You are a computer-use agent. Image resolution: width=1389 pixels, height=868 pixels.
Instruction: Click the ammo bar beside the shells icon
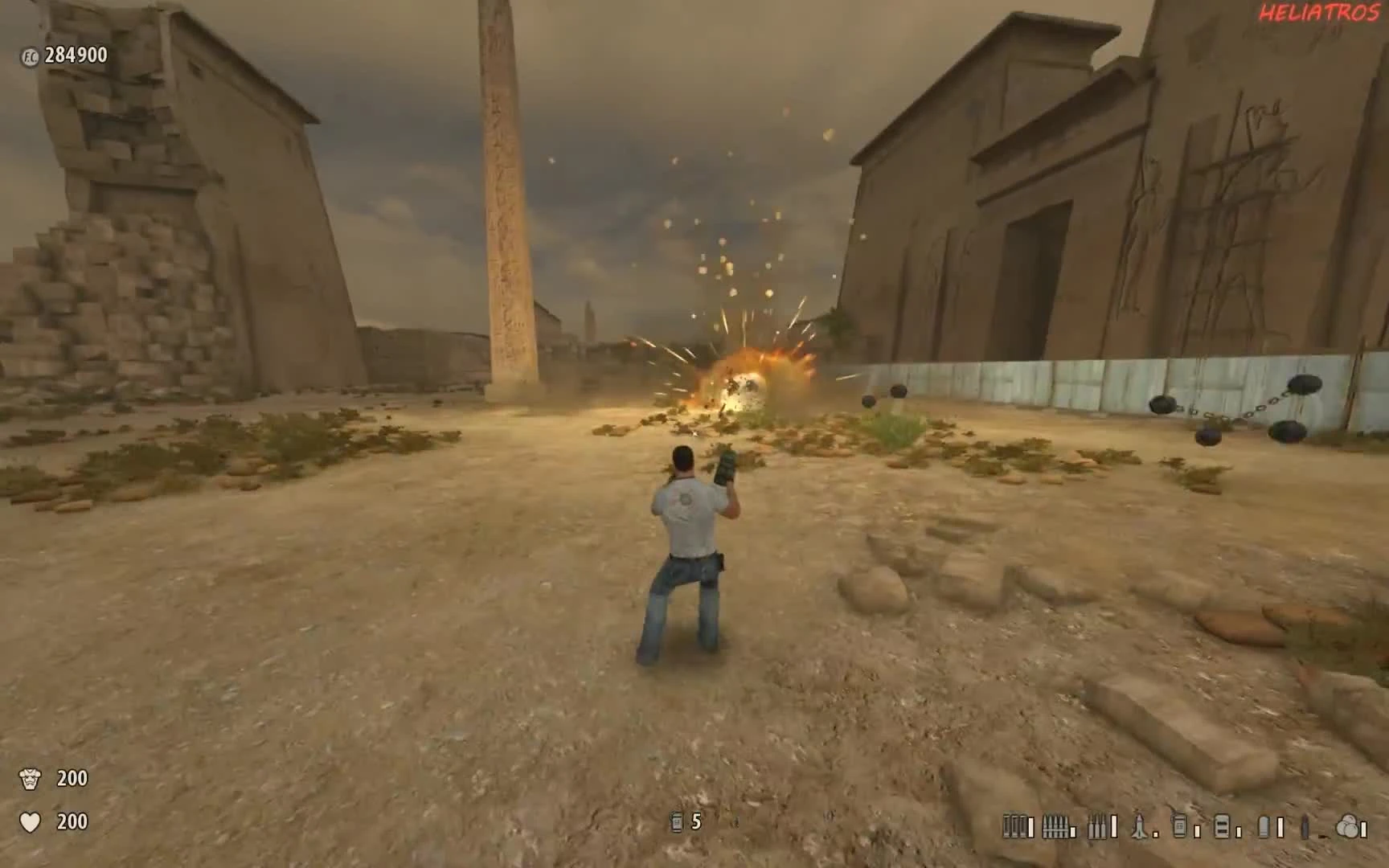(x=1030, y=826)
